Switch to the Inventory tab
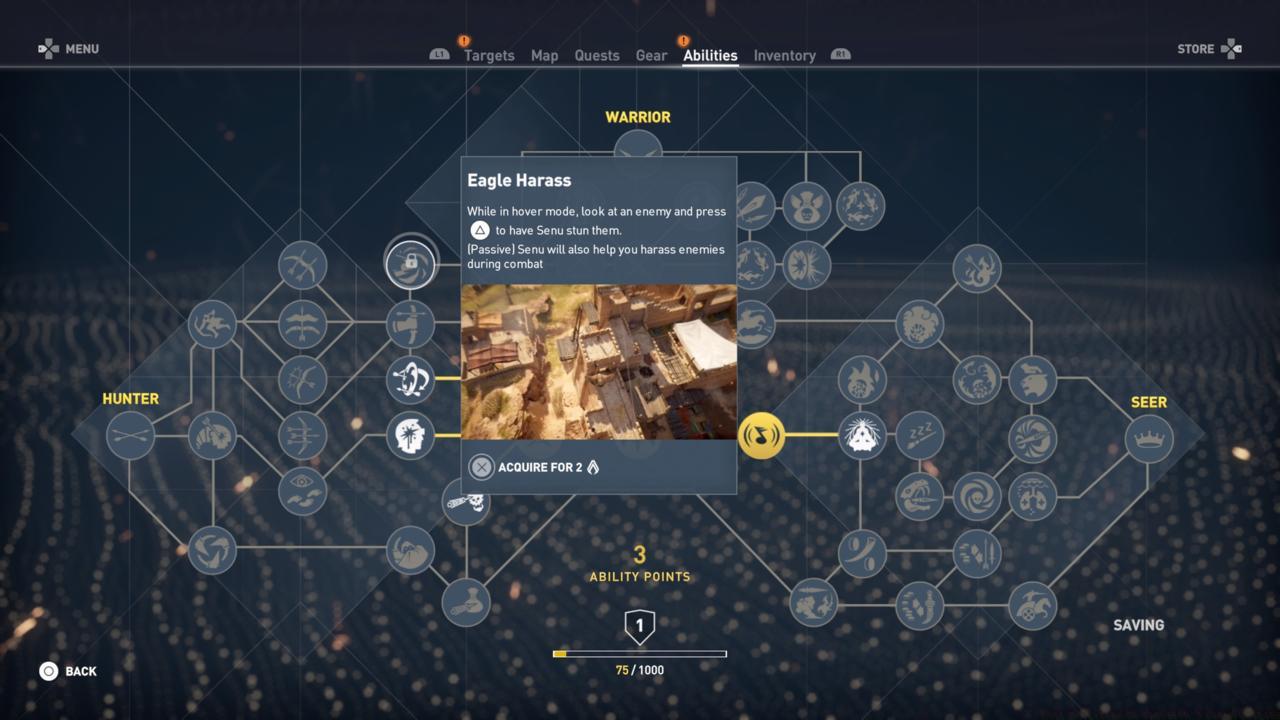The image size is (1280, 720). tap(784, 55)
